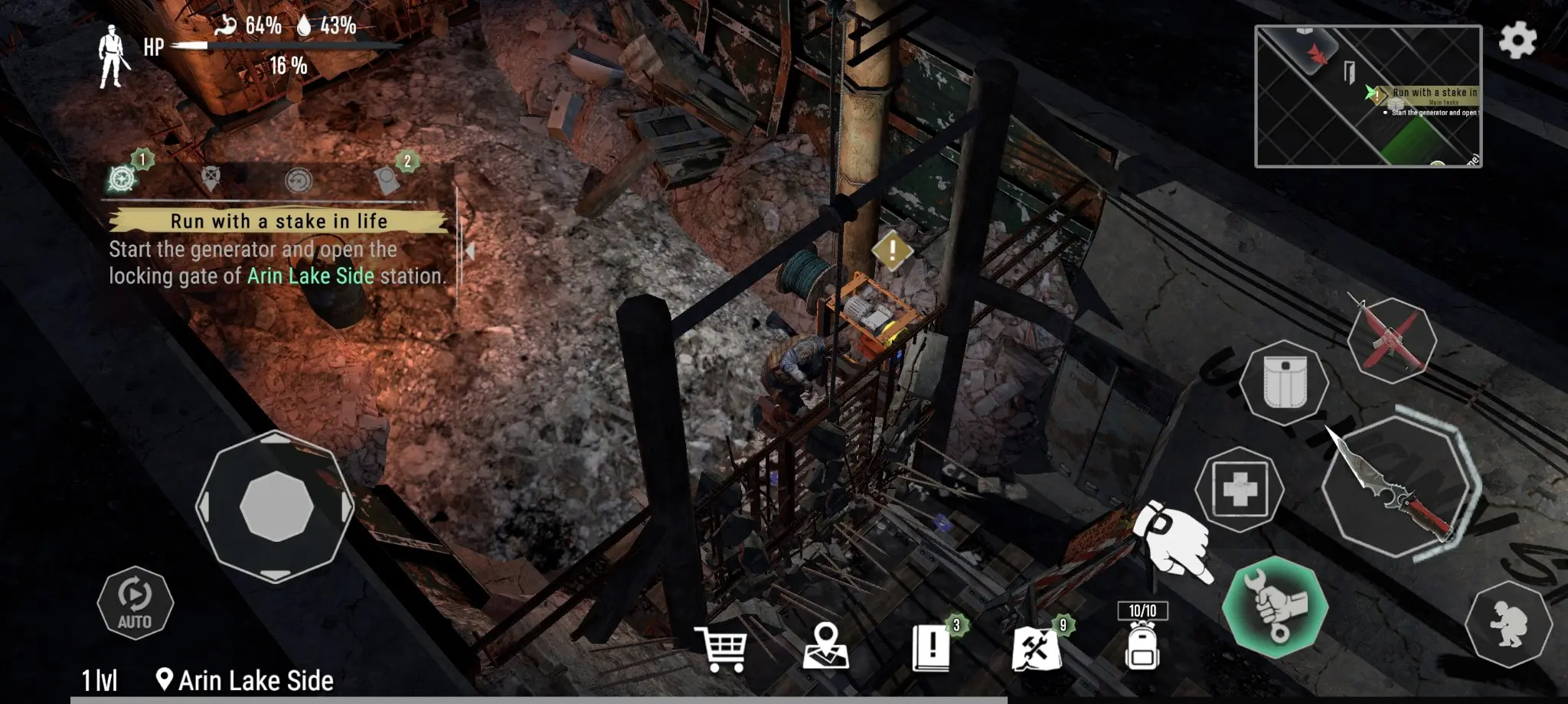Open the backpack inventory
This screenshot has height=704, width=1568.
click(x=1142, y=643)
